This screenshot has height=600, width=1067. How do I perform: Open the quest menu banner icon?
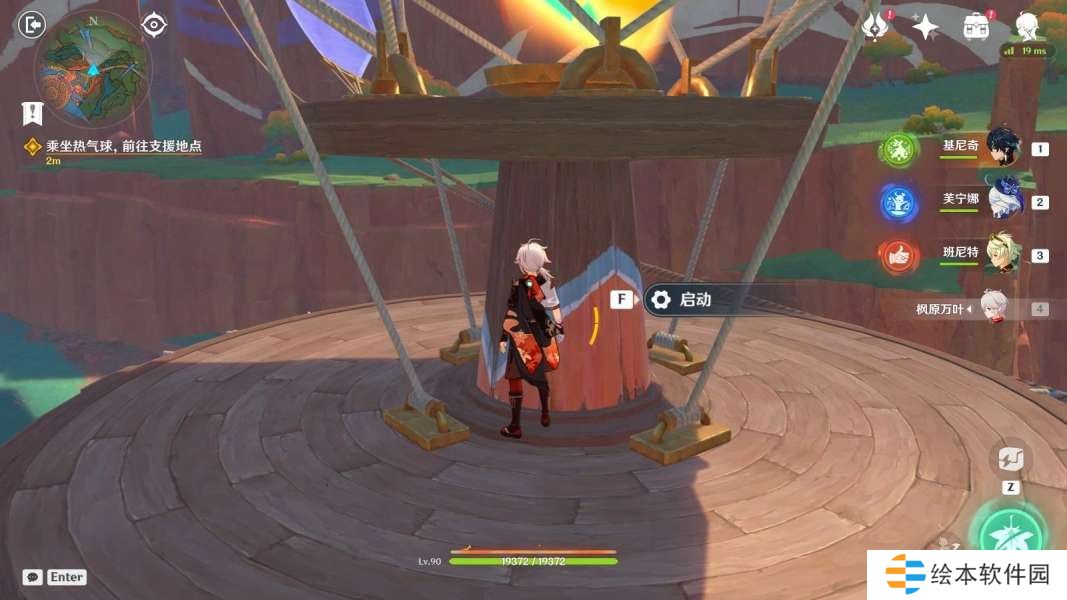click(32, 113)
